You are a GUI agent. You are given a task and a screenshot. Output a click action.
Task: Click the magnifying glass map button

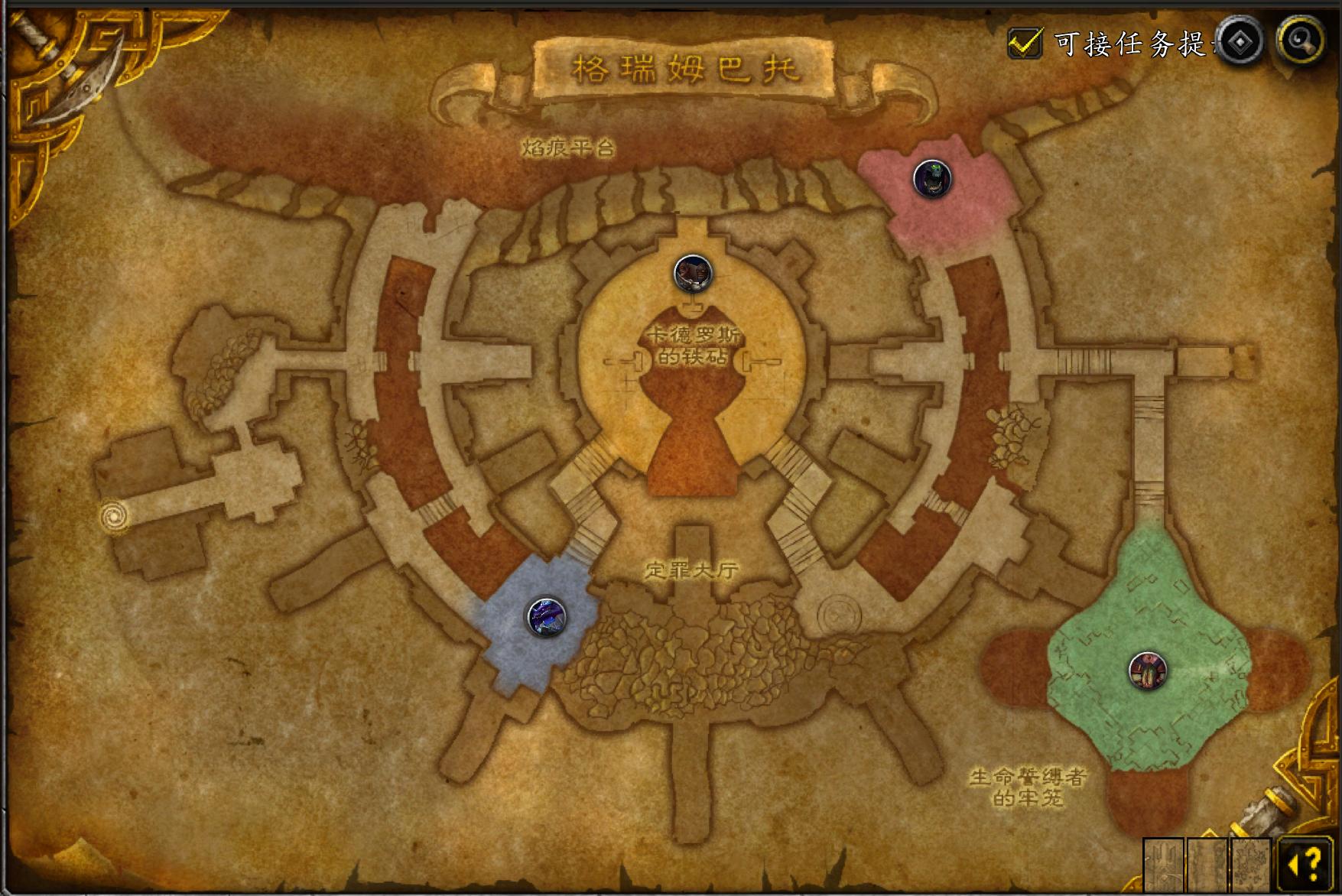tap(1301, 40)
